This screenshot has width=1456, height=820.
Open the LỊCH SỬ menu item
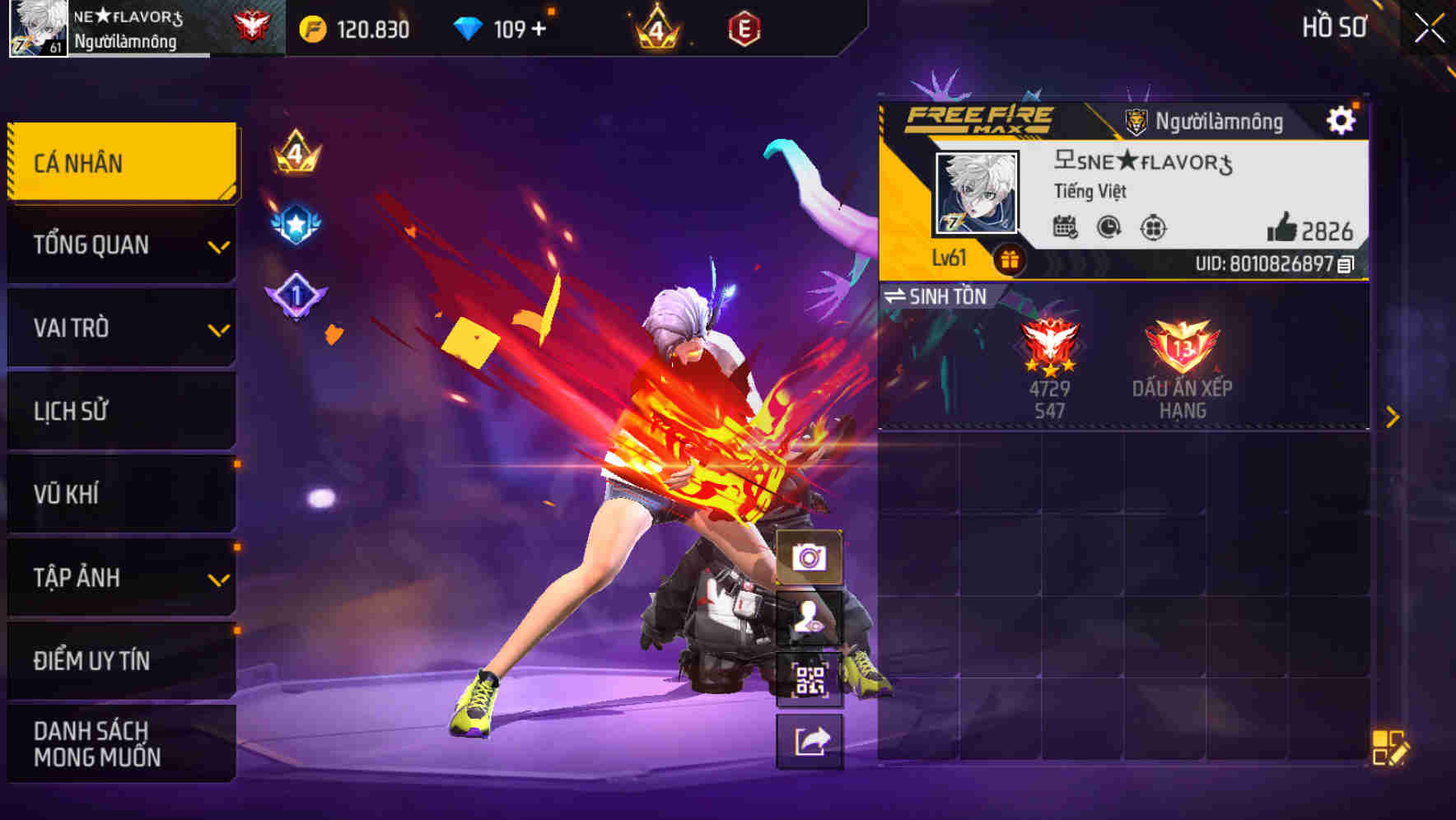119,411
